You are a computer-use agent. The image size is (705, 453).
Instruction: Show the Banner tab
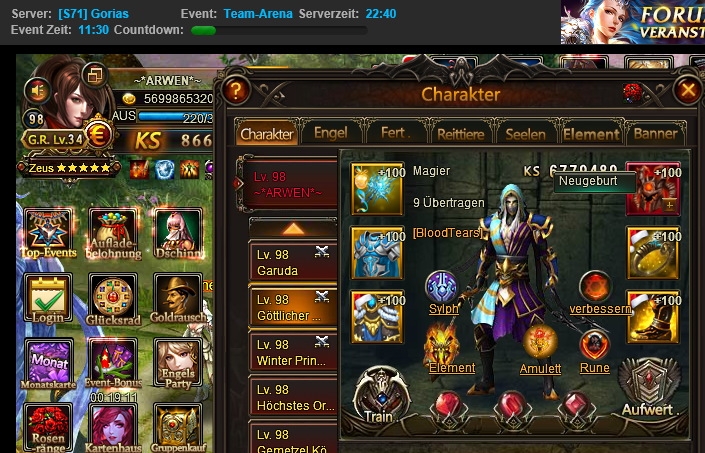click(x=656, y=133)
